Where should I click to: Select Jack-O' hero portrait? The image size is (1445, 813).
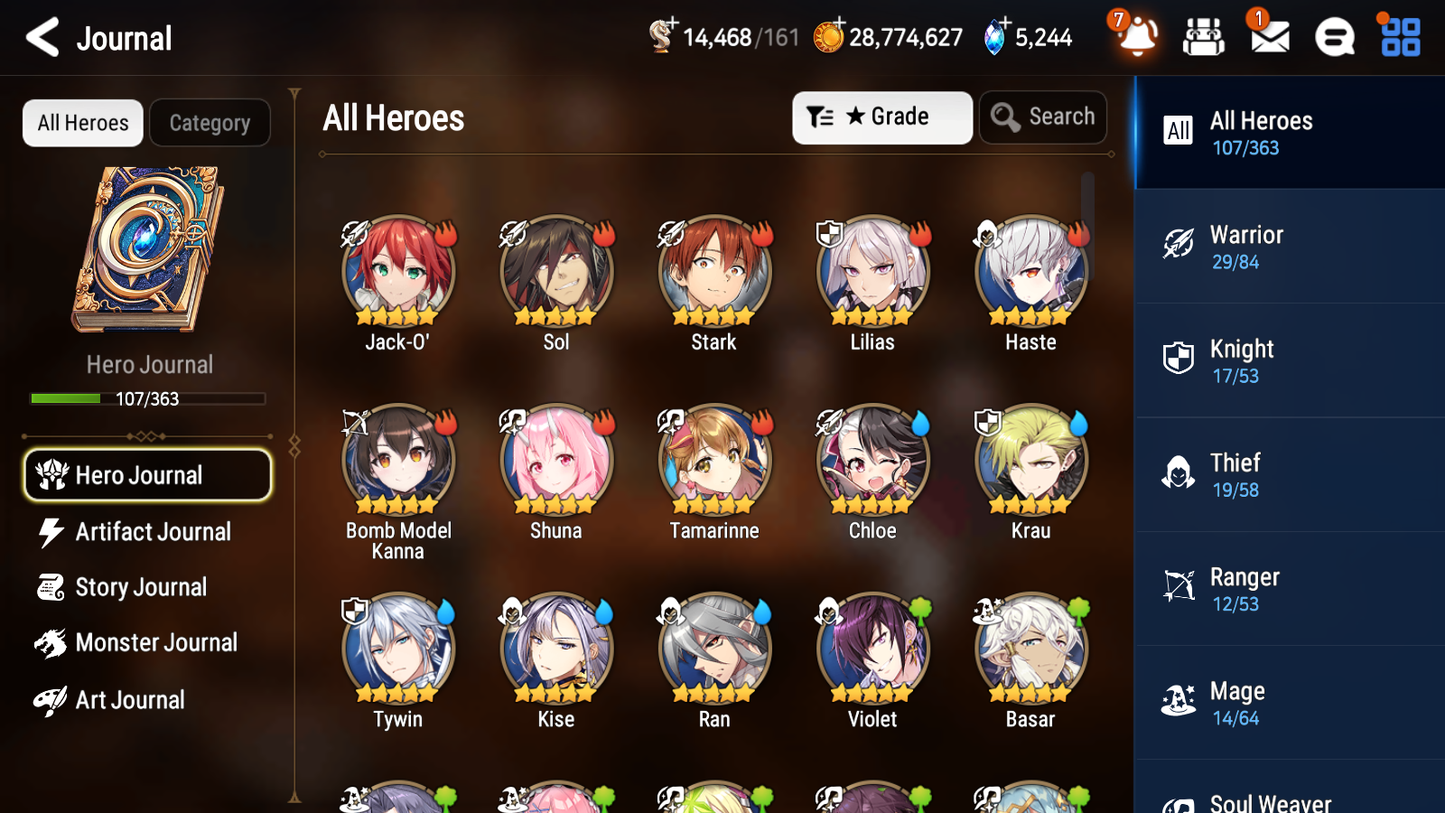398,271
